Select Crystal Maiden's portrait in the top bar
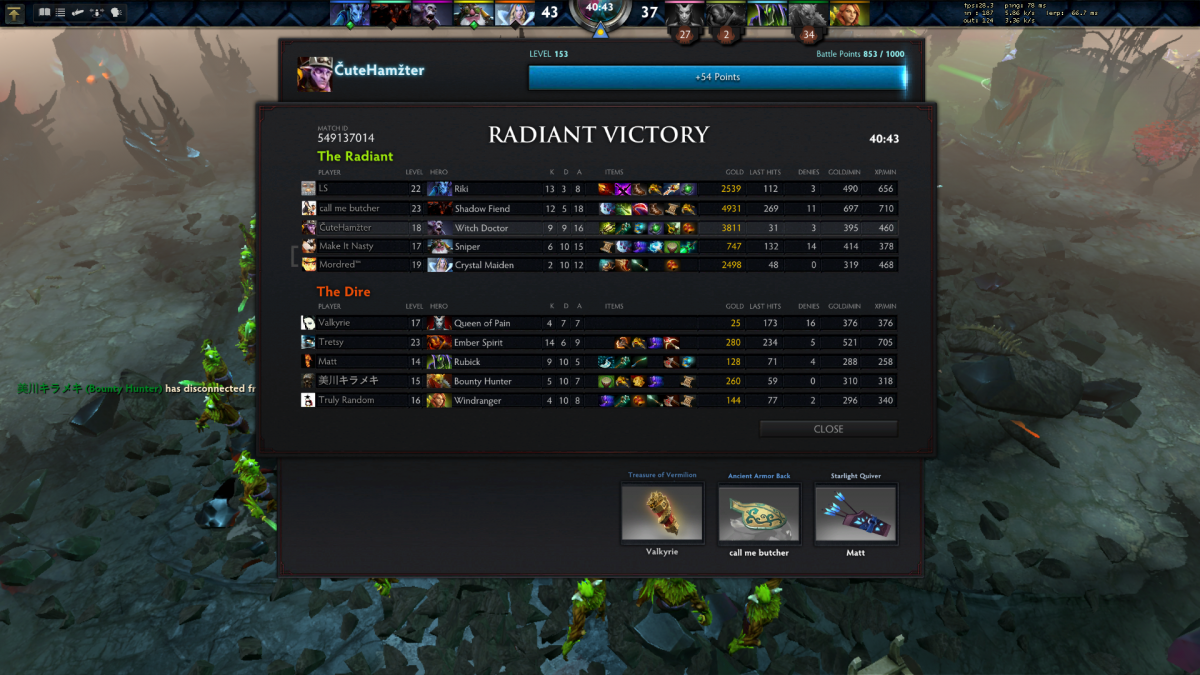The height and width of the screenshot is (675, 1200). 515,13
